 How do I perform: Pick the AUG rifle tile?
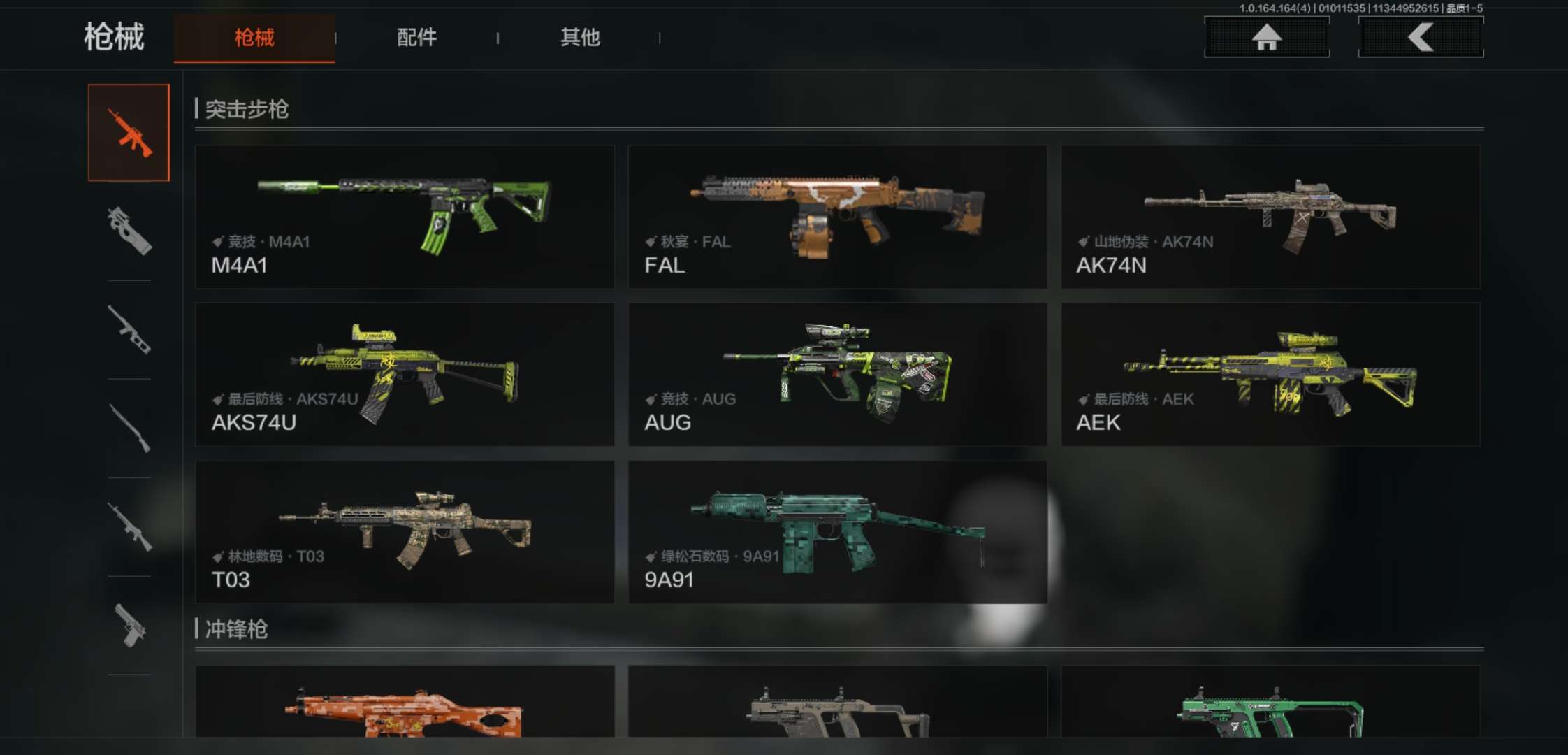pyautogui.click(x=837, y=374)
